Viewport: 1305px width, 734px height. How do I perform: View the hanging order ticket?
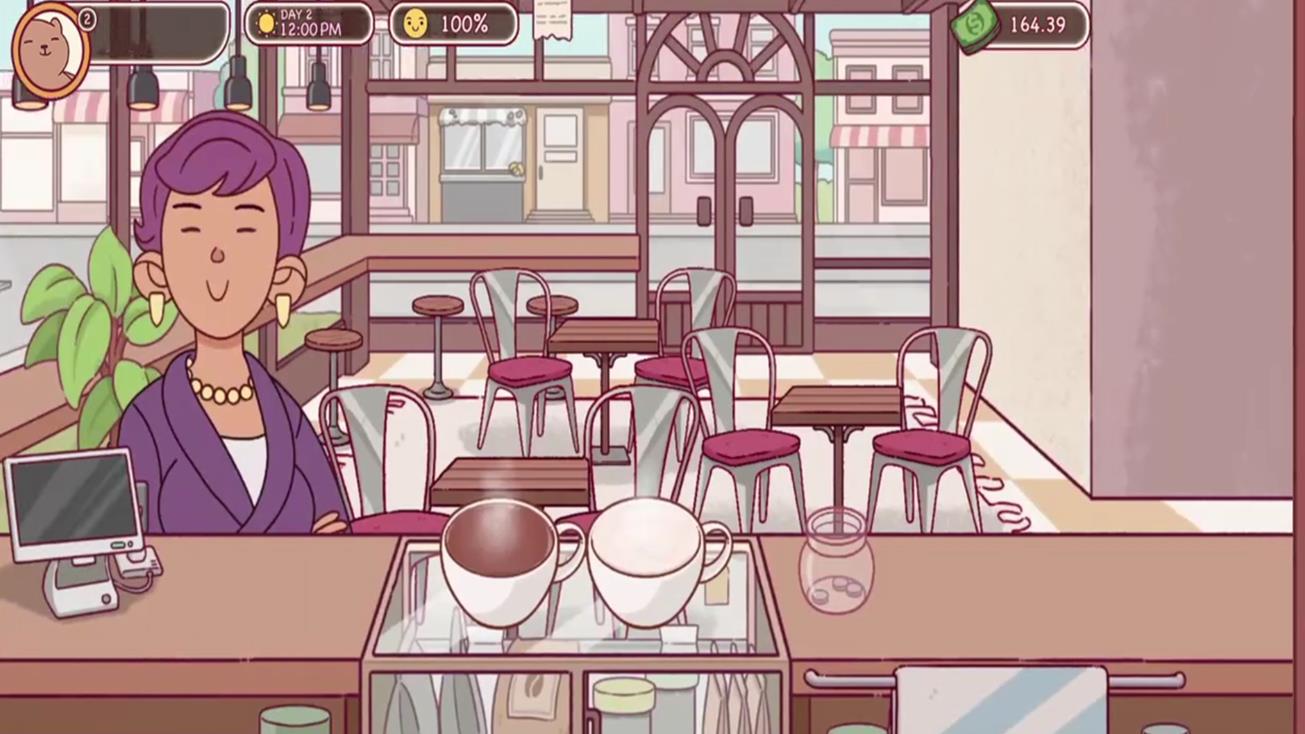[x=552, y=20]
